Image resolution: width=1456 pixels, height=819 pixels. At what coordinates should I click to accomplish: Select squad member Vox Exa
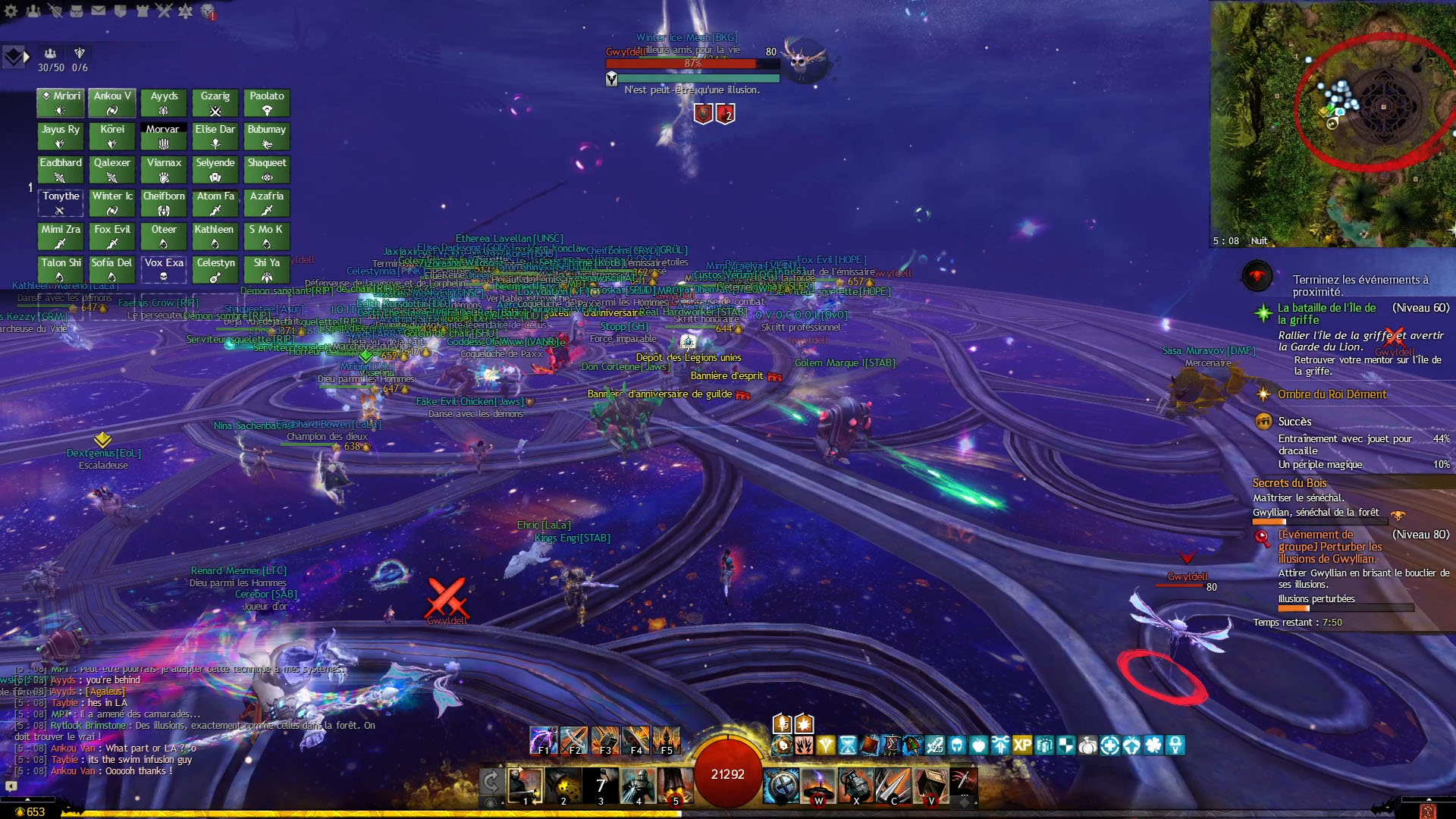[x=164, y=269]
